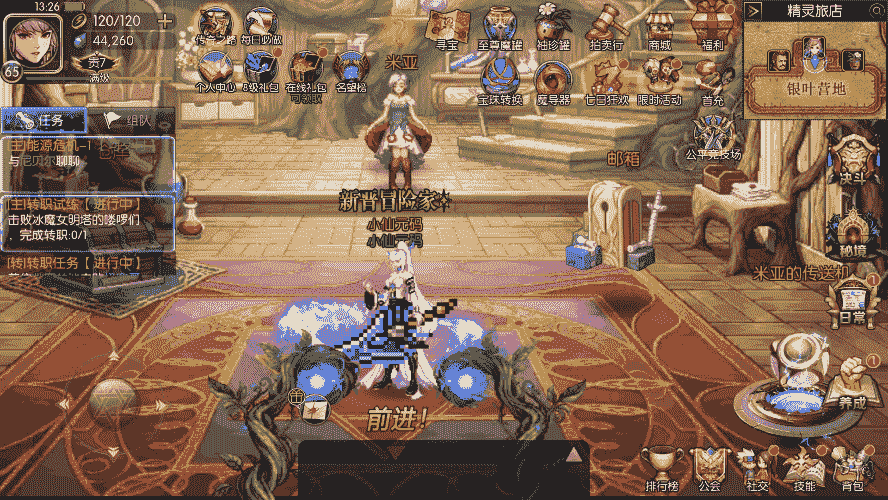The image size is (888, 500).
Task: Open the 首充 first recharge offer
Action: (713, 82)
